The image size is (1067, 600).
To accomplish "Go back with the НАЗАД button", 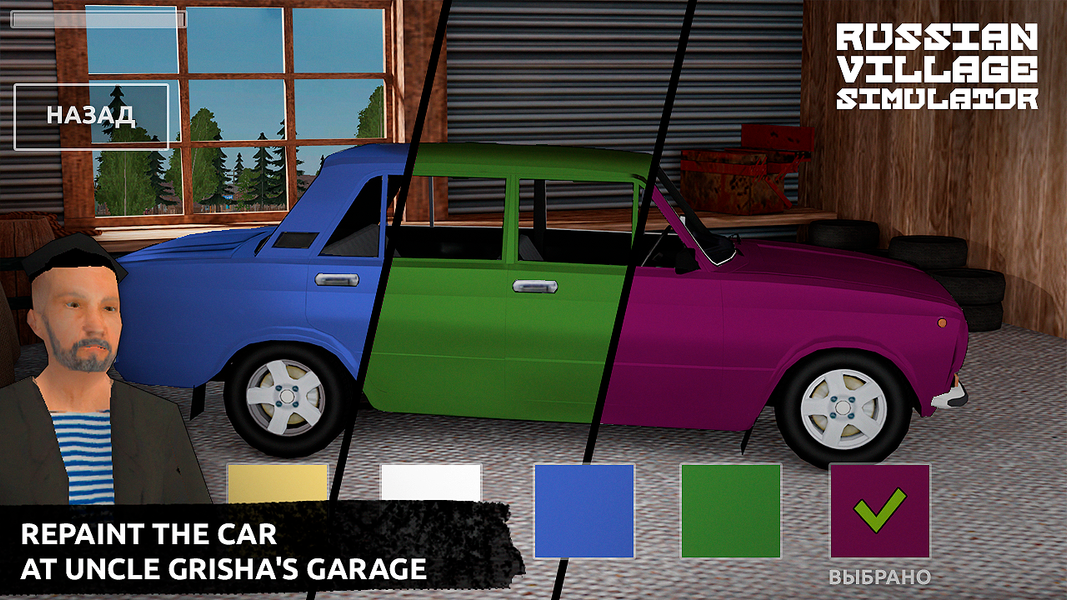I will pyautogui.click(x=91, y=116).
